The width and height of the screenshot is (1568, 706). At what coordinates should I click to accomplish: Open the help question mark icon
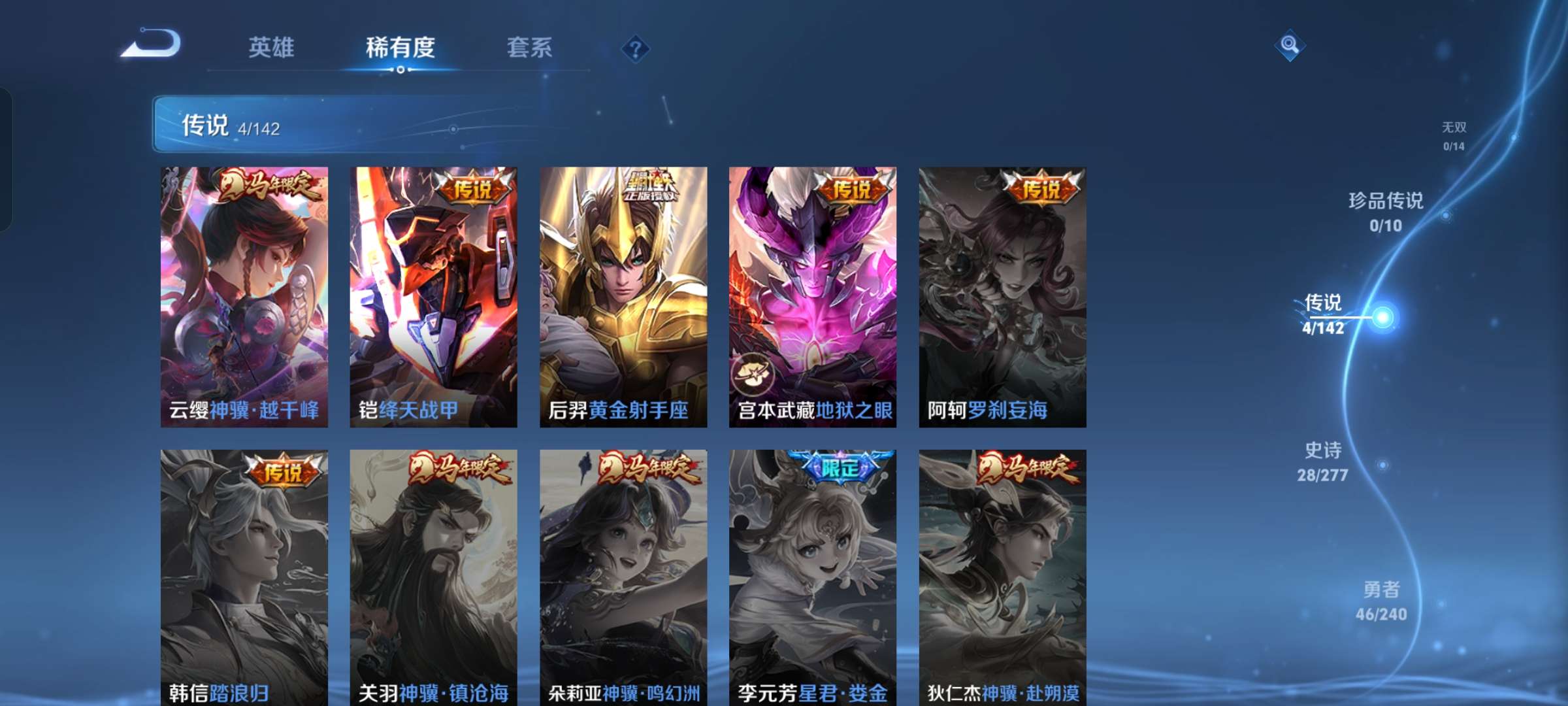[x=636, y=46]
